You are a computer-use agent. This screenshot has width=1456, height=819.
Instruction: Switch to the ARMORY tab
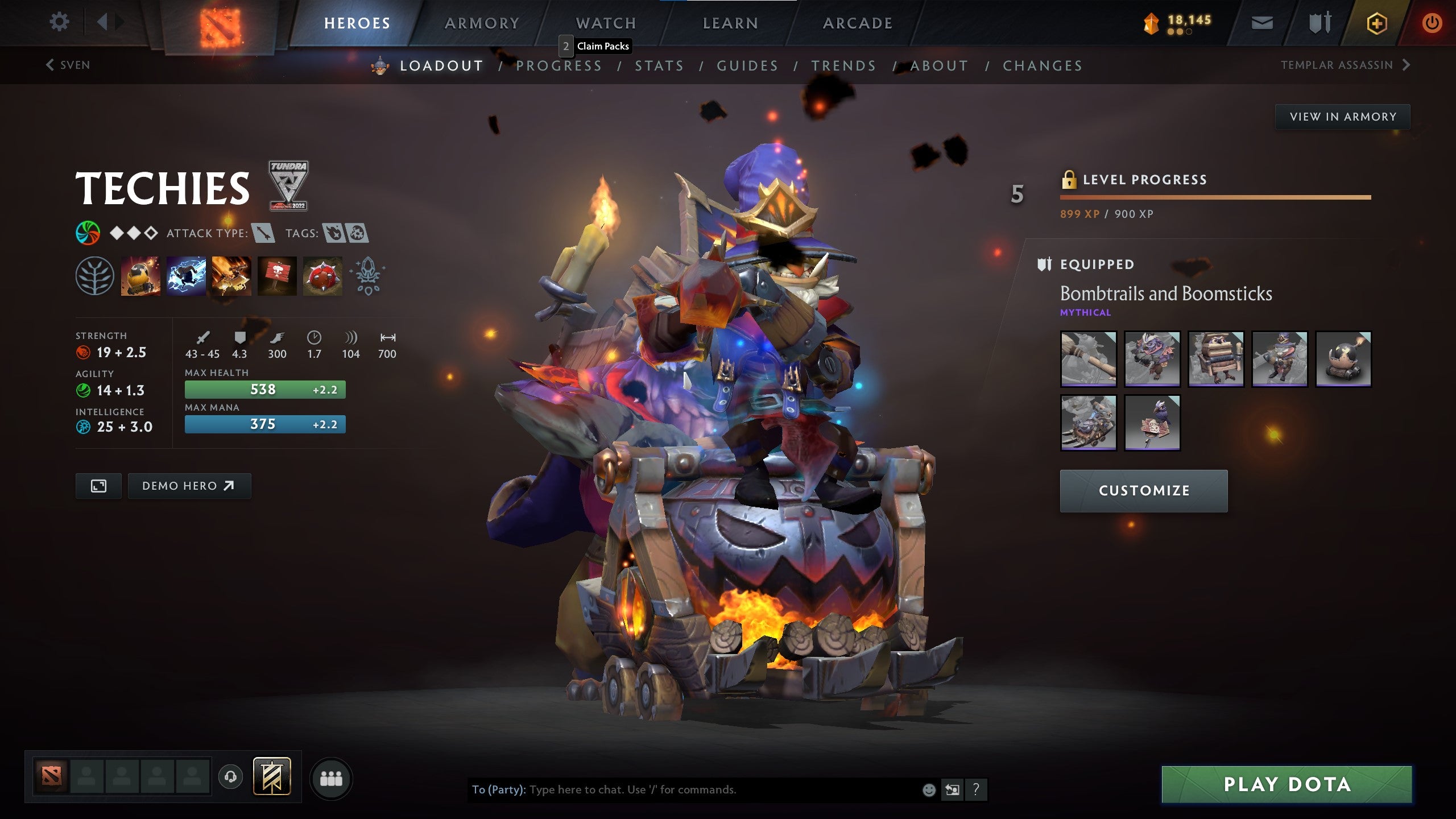tap(481, 23)
